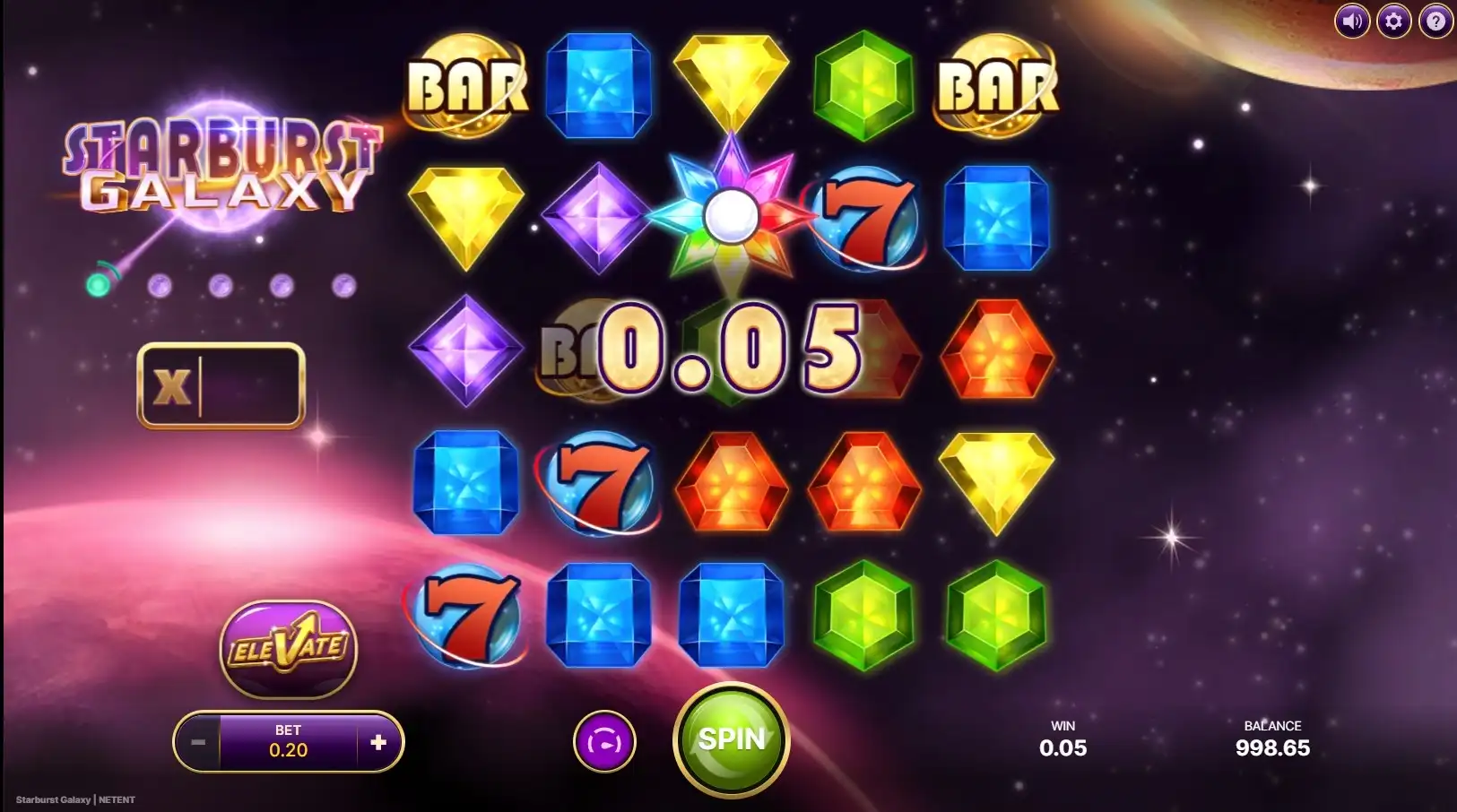
Task: Open the settings gear icon
Action: click(1393, 21)
